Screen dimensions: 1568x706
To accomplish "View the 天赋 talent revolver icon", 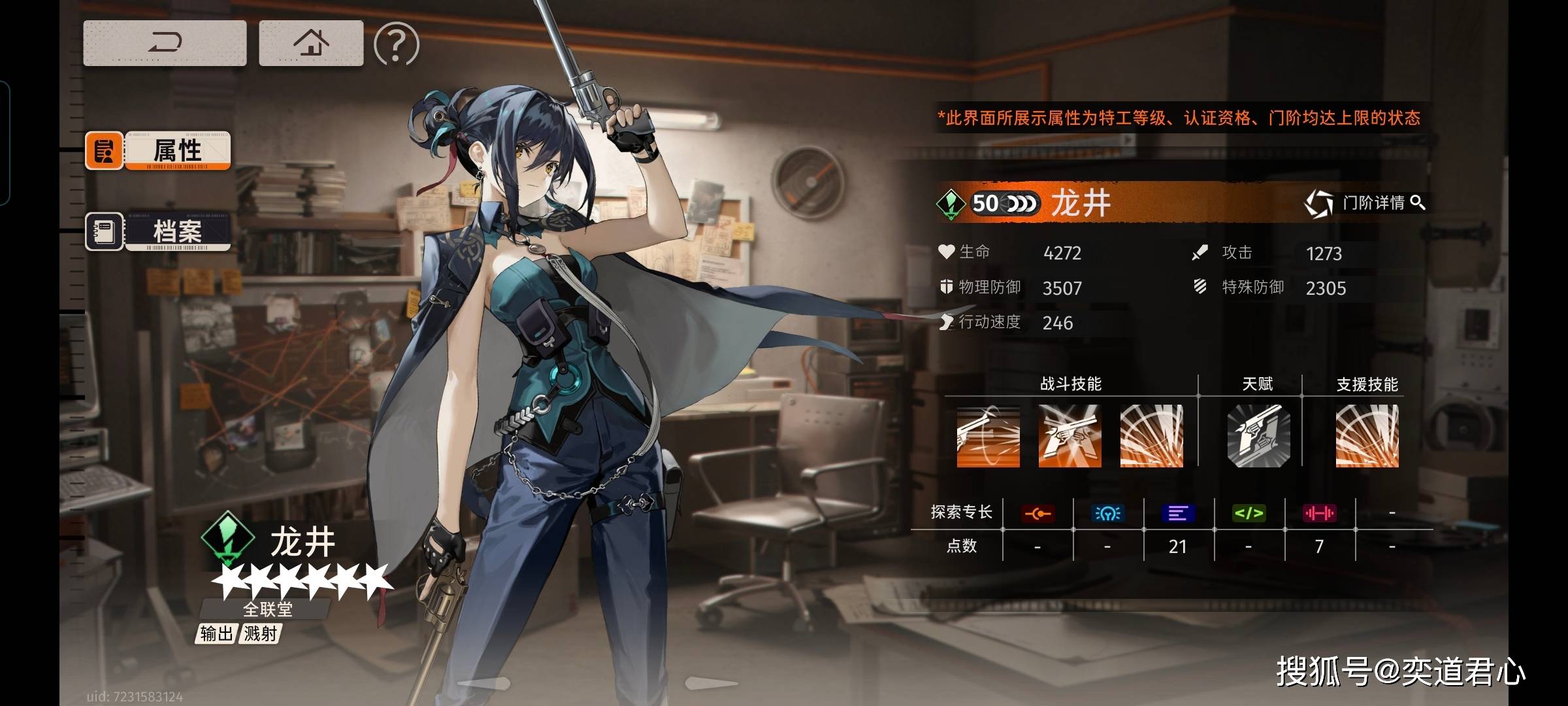I will pos(1258,436).
